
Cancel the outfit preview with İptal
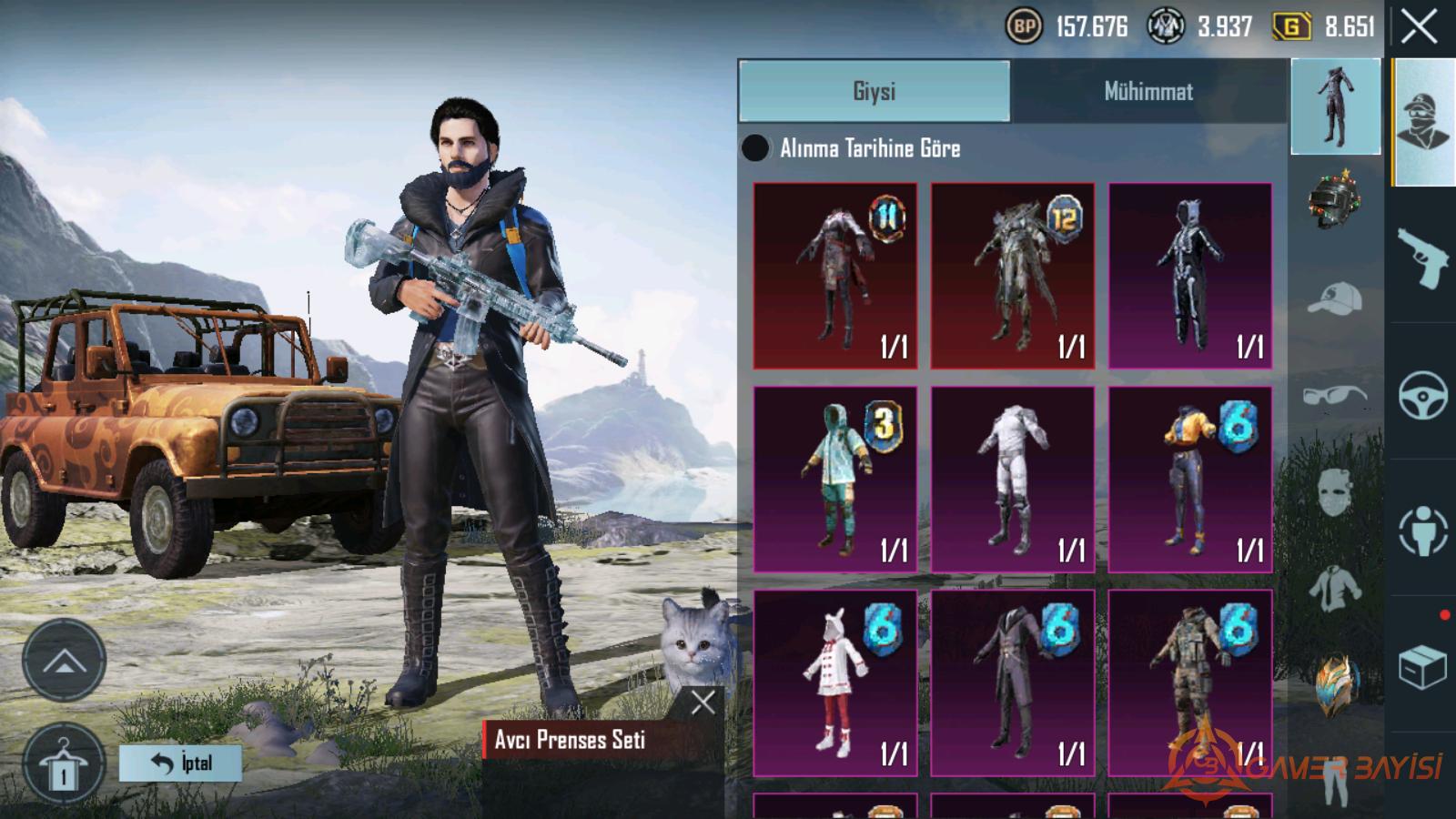tap(180, 763)
